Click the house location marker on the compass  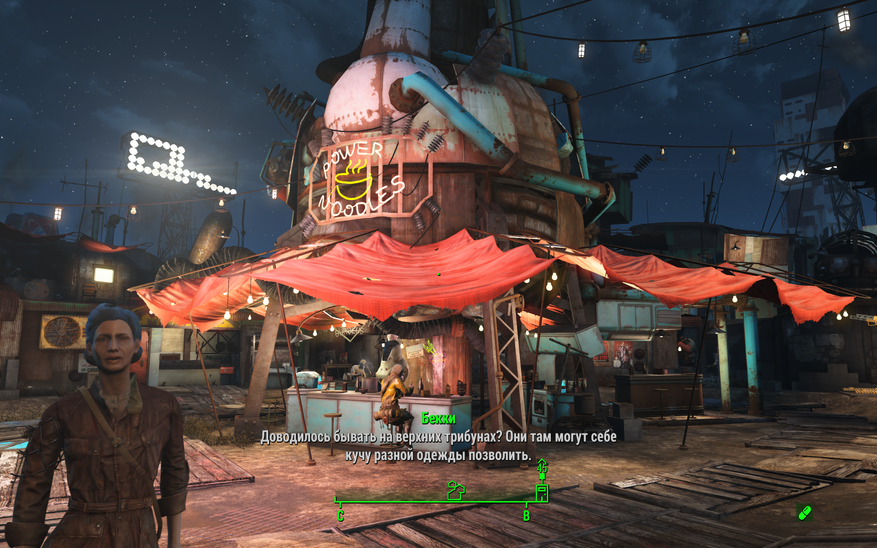point(455,490)
